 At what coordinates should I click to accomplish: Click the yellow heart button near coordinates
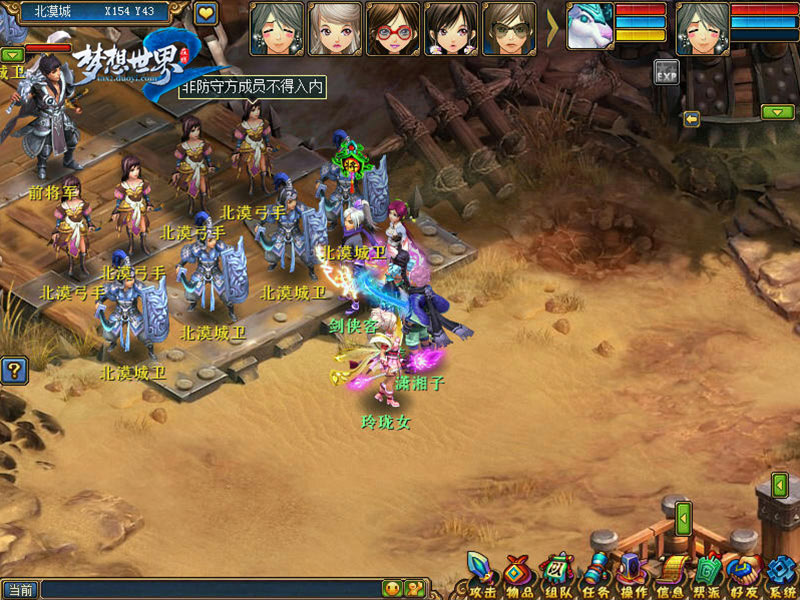click(206, 13)
